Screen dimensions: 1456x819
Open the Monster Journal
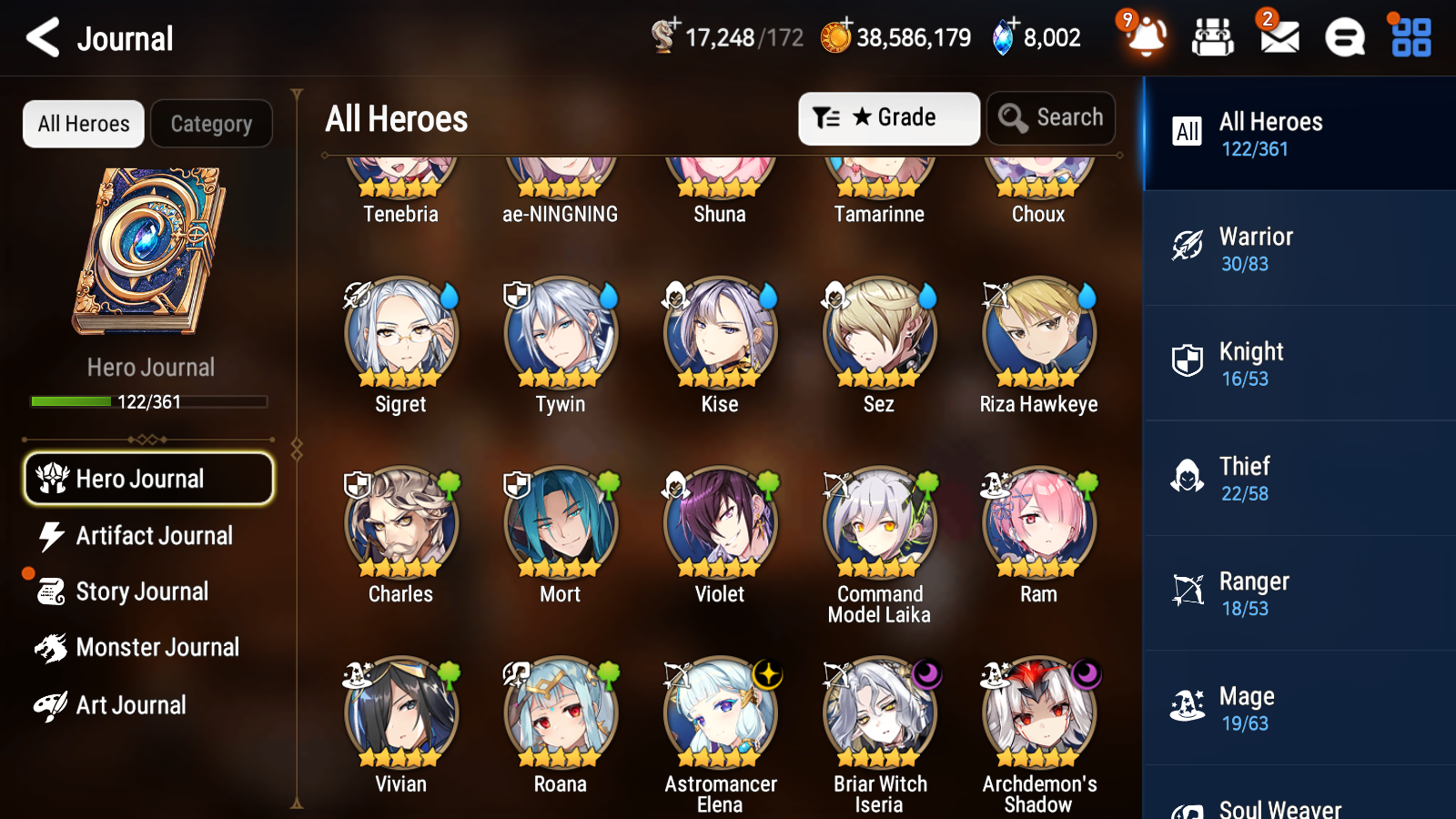pyautogui.click(x=157, y=647)
